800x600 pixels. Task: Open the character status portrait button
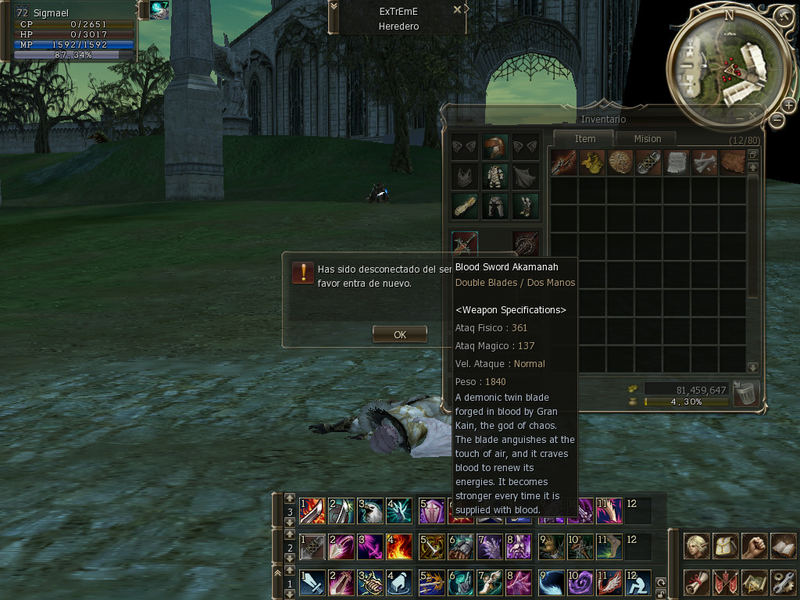pos(697,546)
